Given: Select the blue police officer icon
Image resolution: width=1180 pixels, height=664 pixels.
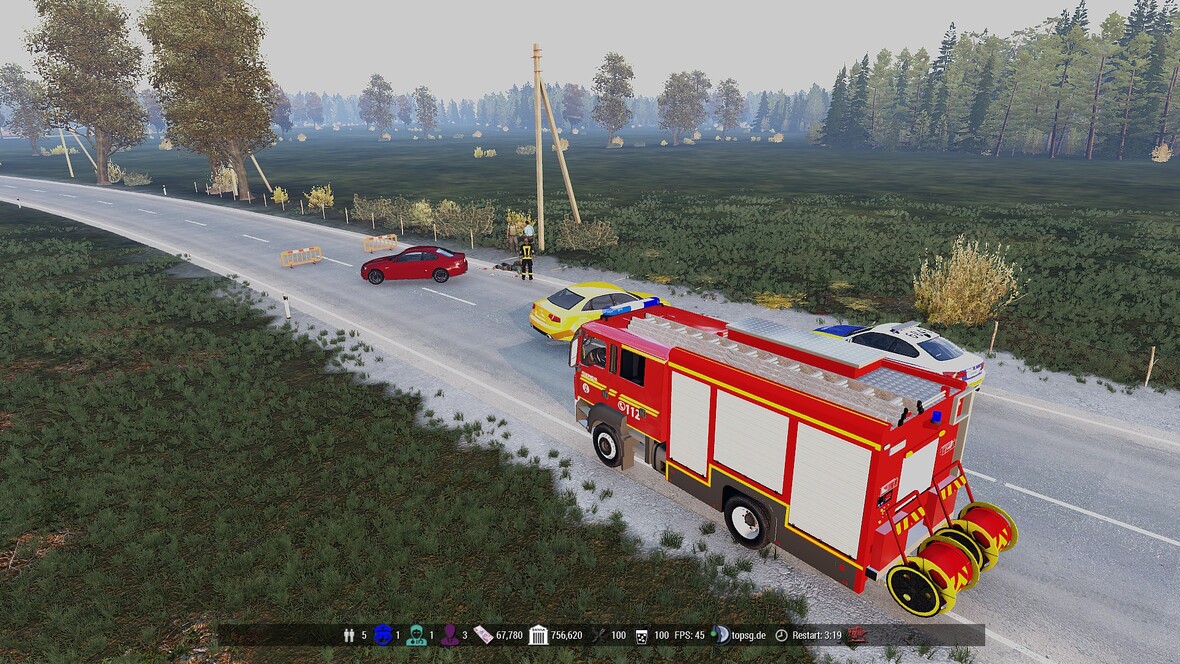Looking at the screenshot, I should click(x=383, y=635).
